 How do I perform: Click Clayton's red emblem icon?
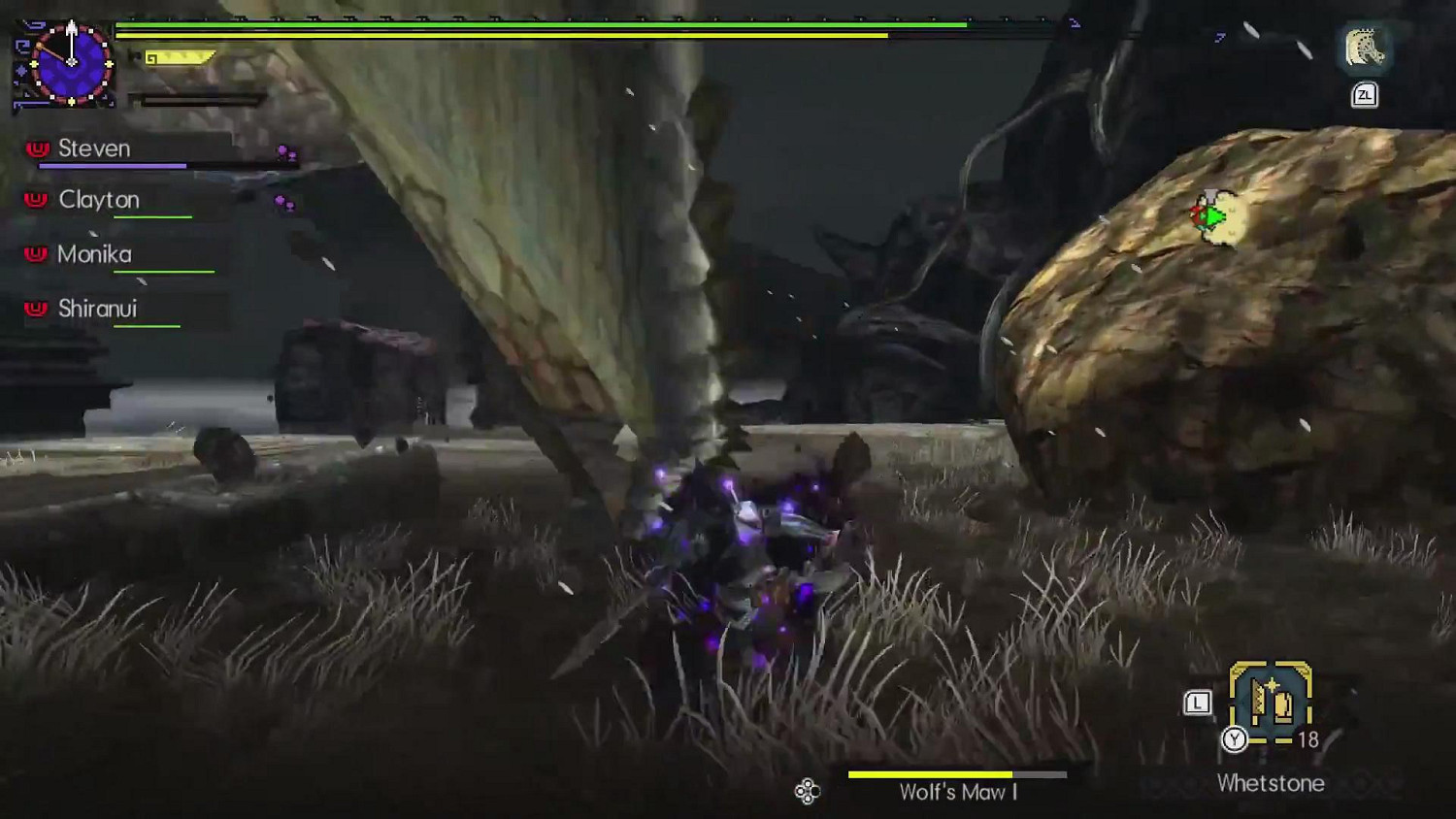click(35, 199)
